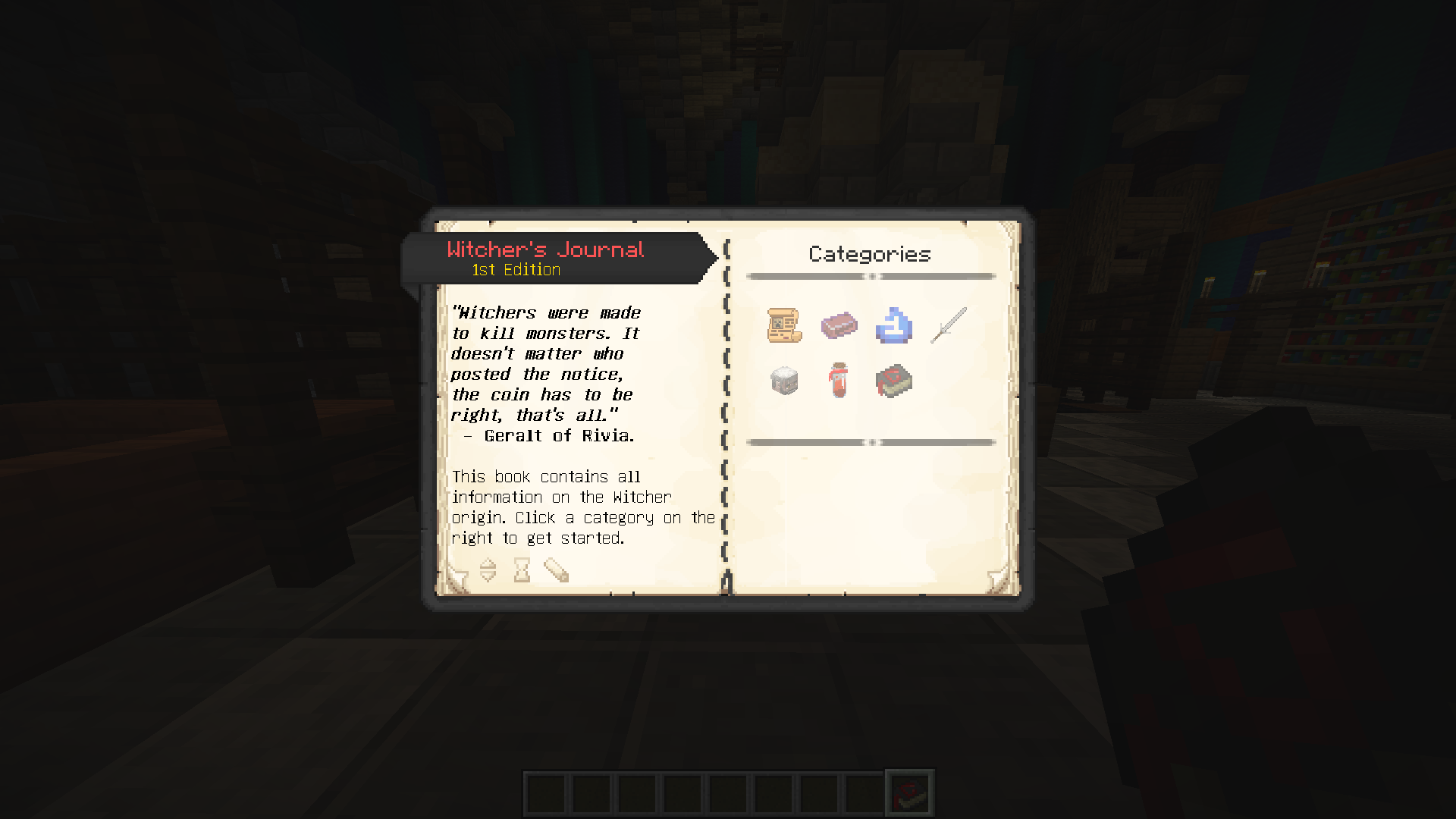Click the Witcher's Journal title banner
The width and height of the screenshot is (1456, 819).
pos(545,250)
